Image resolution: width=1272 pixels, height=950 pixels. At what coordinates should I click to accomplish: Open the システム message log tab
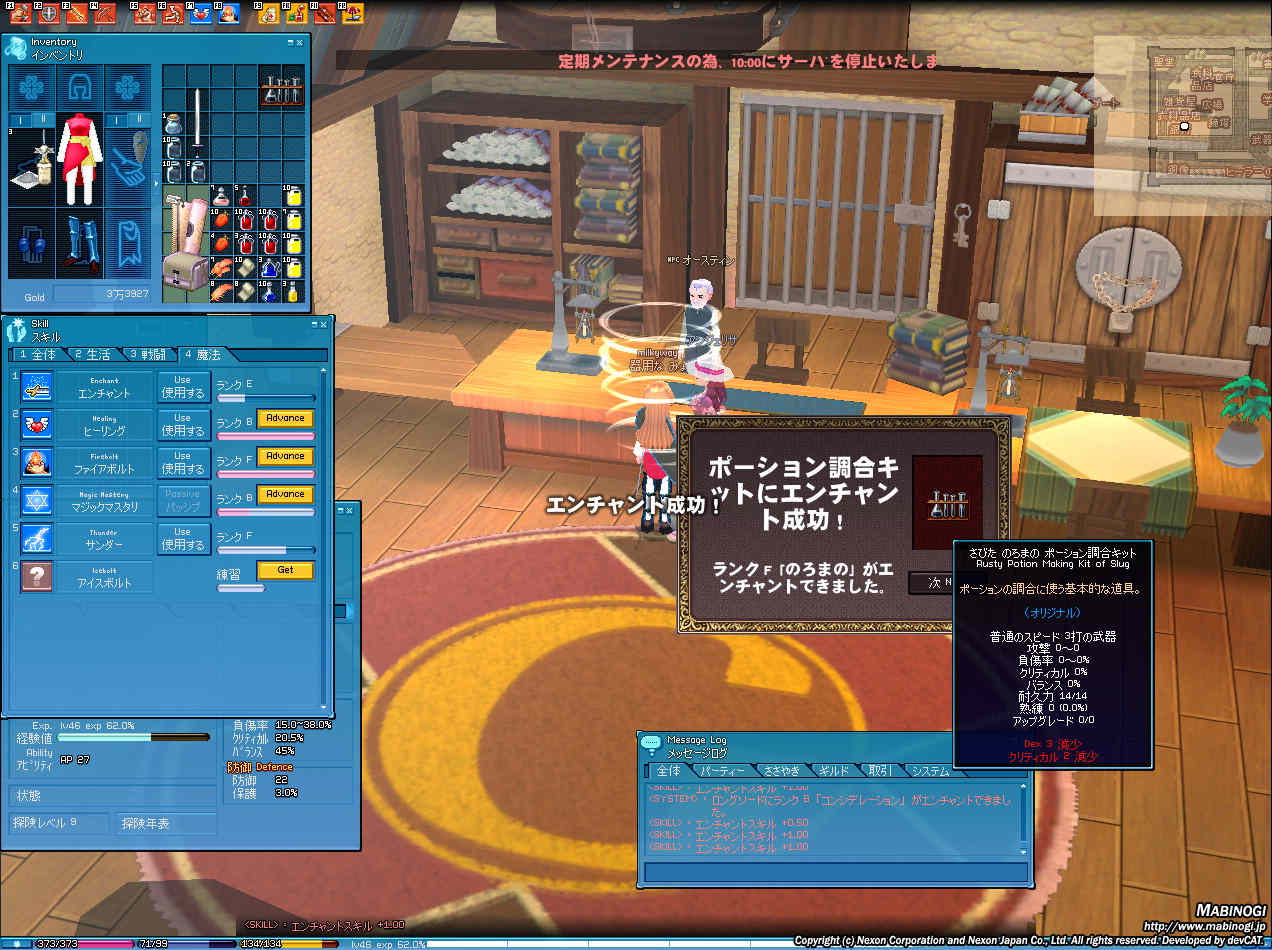[x=930, y=771]
